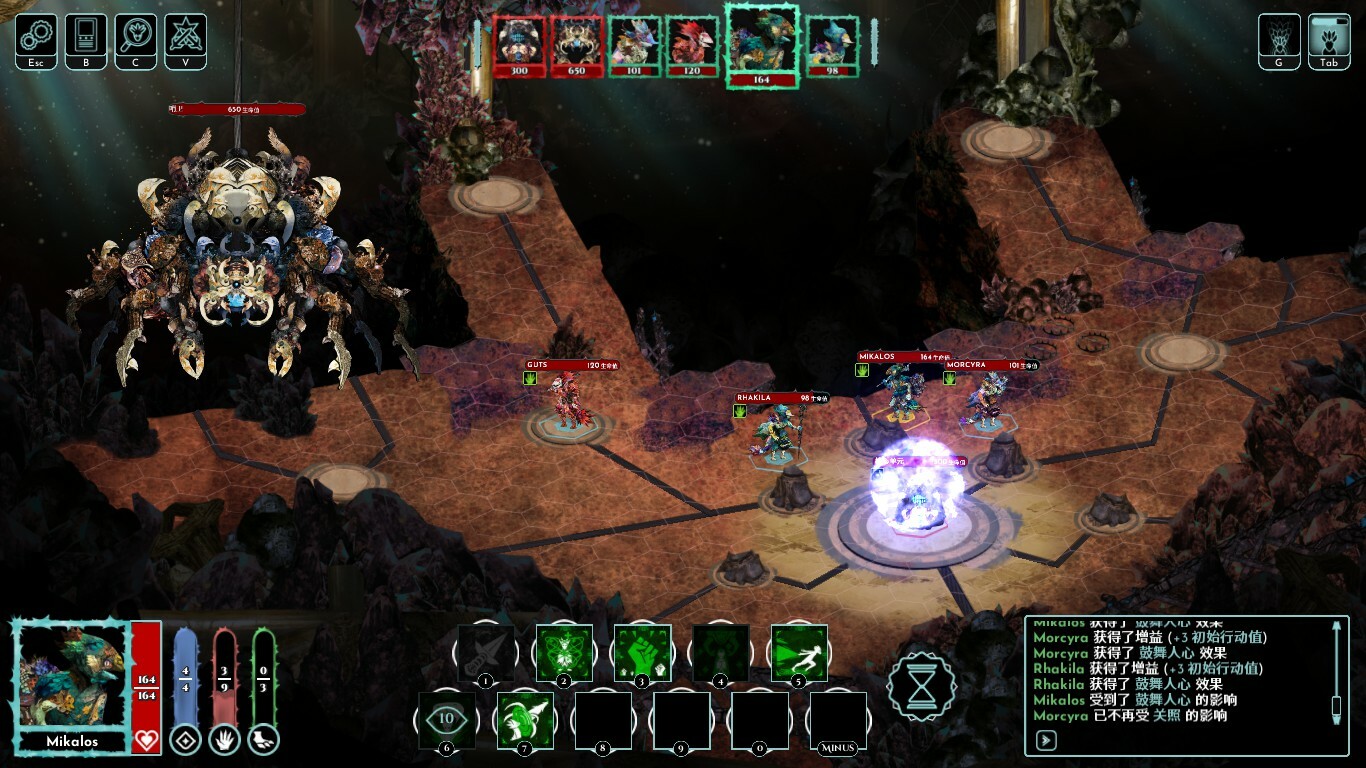
Task: Toggle the grid overlay button
Action: (1279, 38)
